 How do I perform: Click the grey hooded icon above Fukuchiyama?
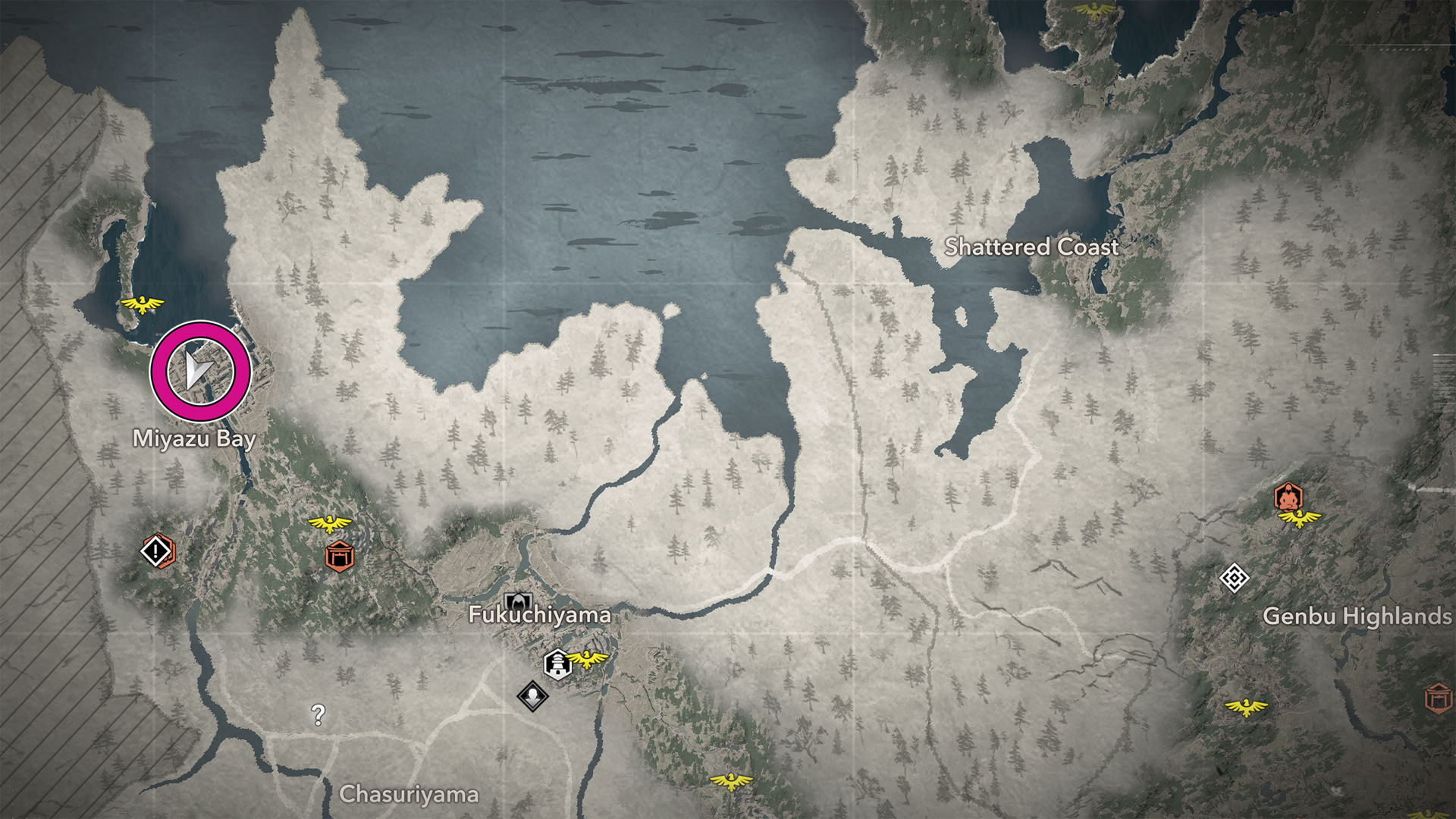point(518,602)
